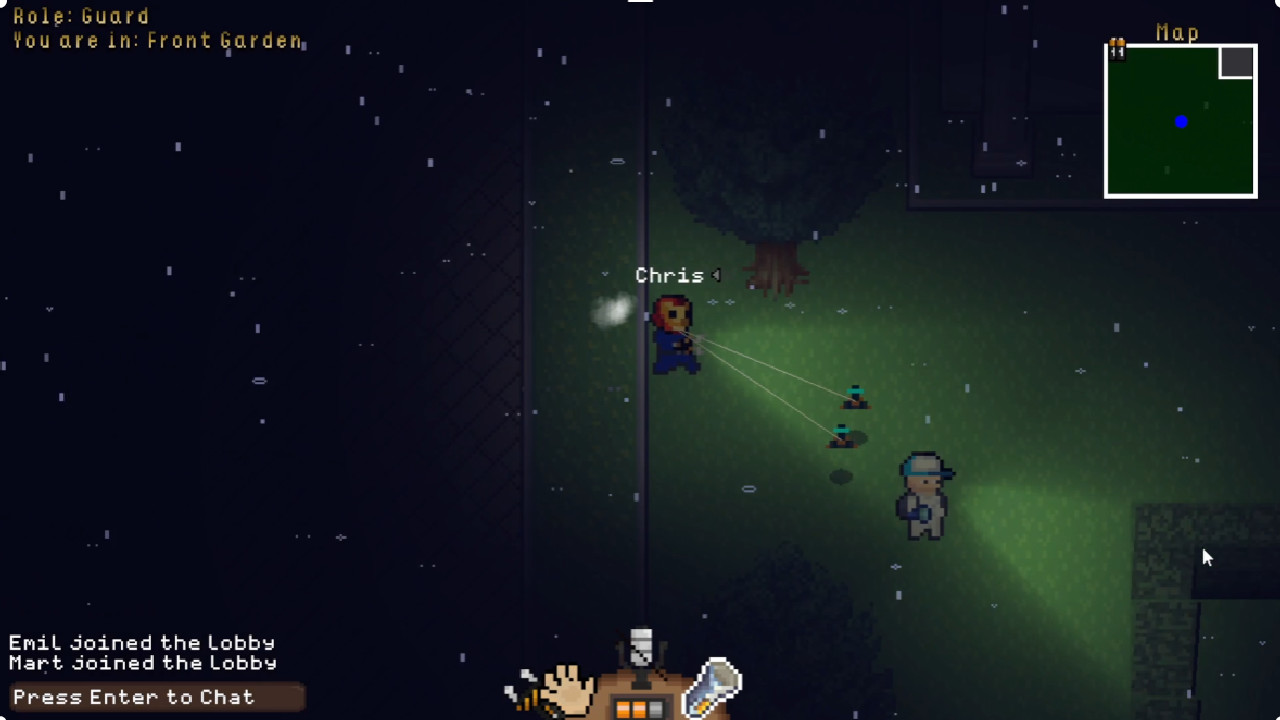Click the Emil joined the Lobby message
The height and width of the screenshot is (720, 1280).
click(141, 643)
